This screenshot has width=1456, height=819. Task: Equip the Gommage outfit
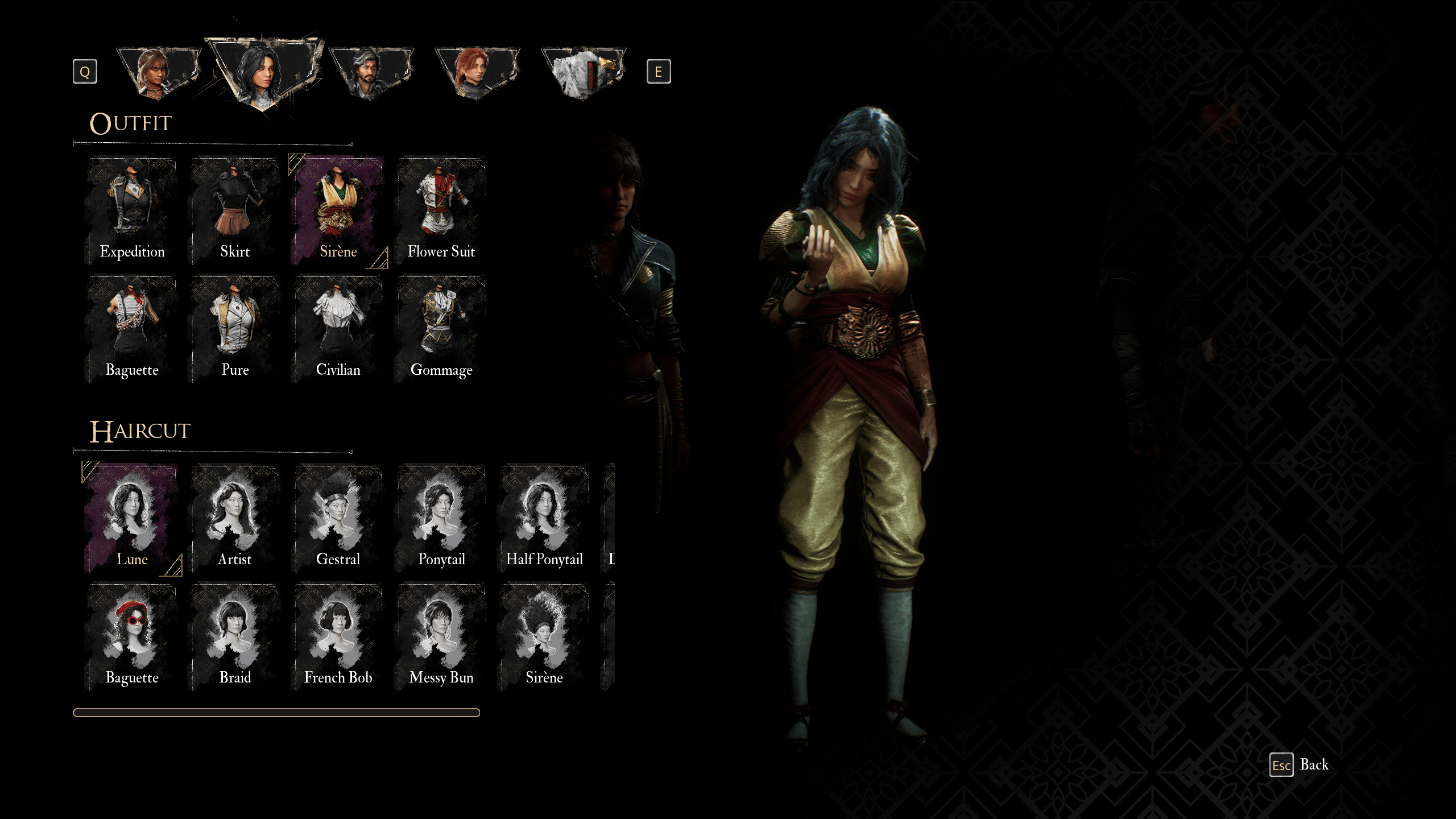pyautogui.click(x=441, y=330)
